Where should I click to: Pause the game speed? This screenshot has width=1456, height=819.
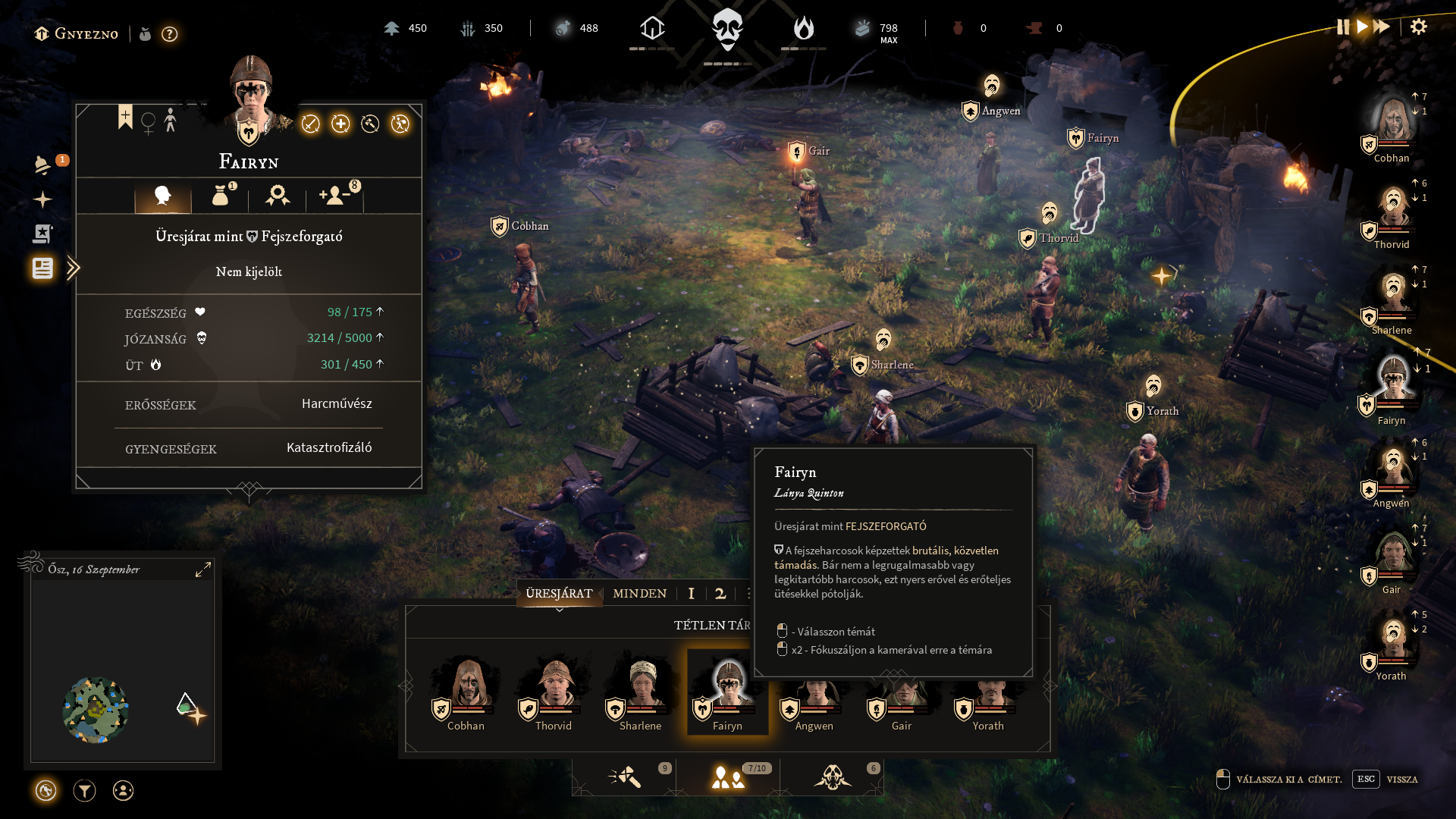[1343, 27]
